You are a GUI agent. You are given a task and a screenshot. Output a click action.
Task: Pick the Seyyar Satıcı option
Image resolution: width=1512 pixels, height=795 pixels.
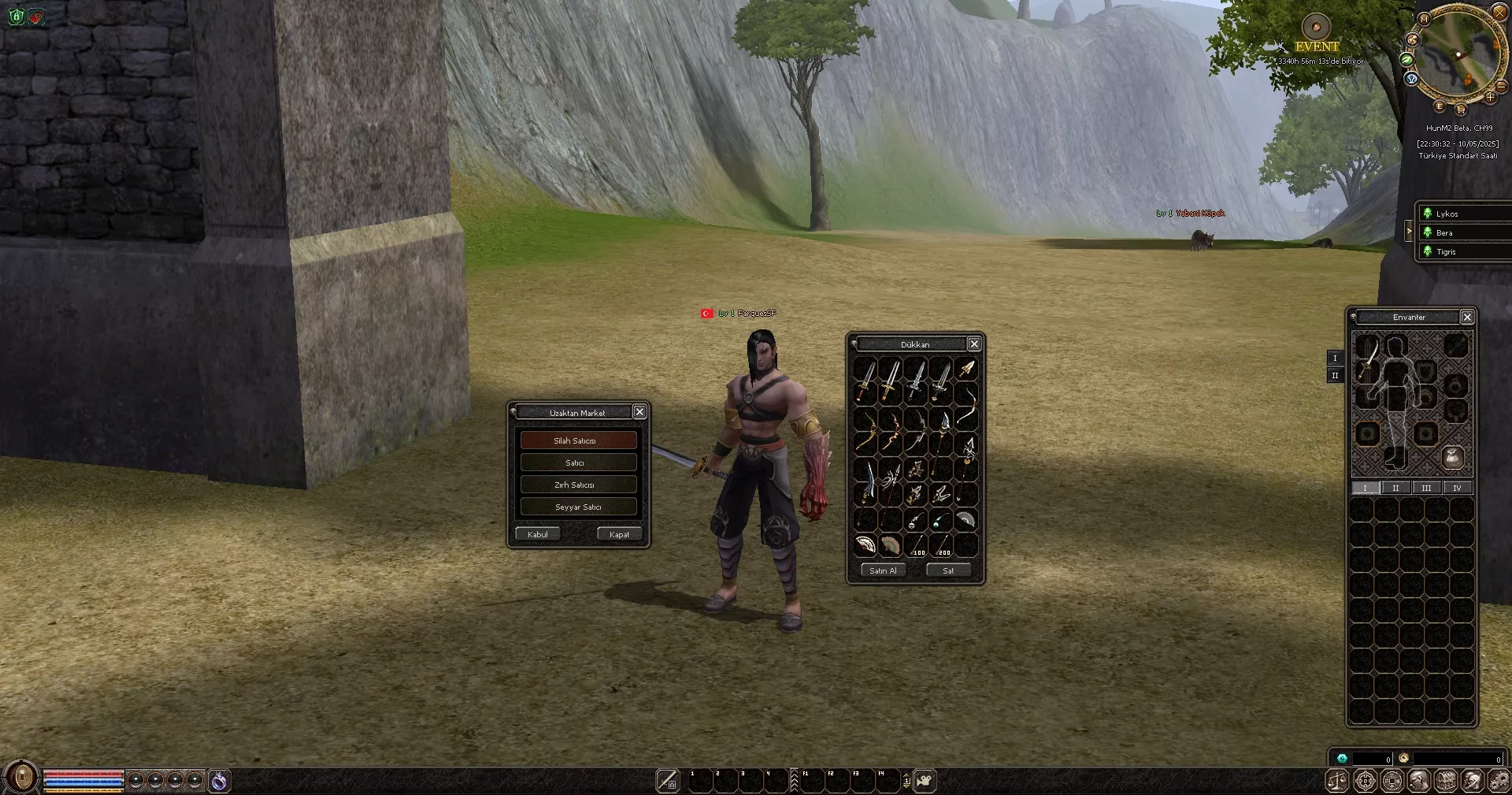pyautogui.click(x=578, y=507)
